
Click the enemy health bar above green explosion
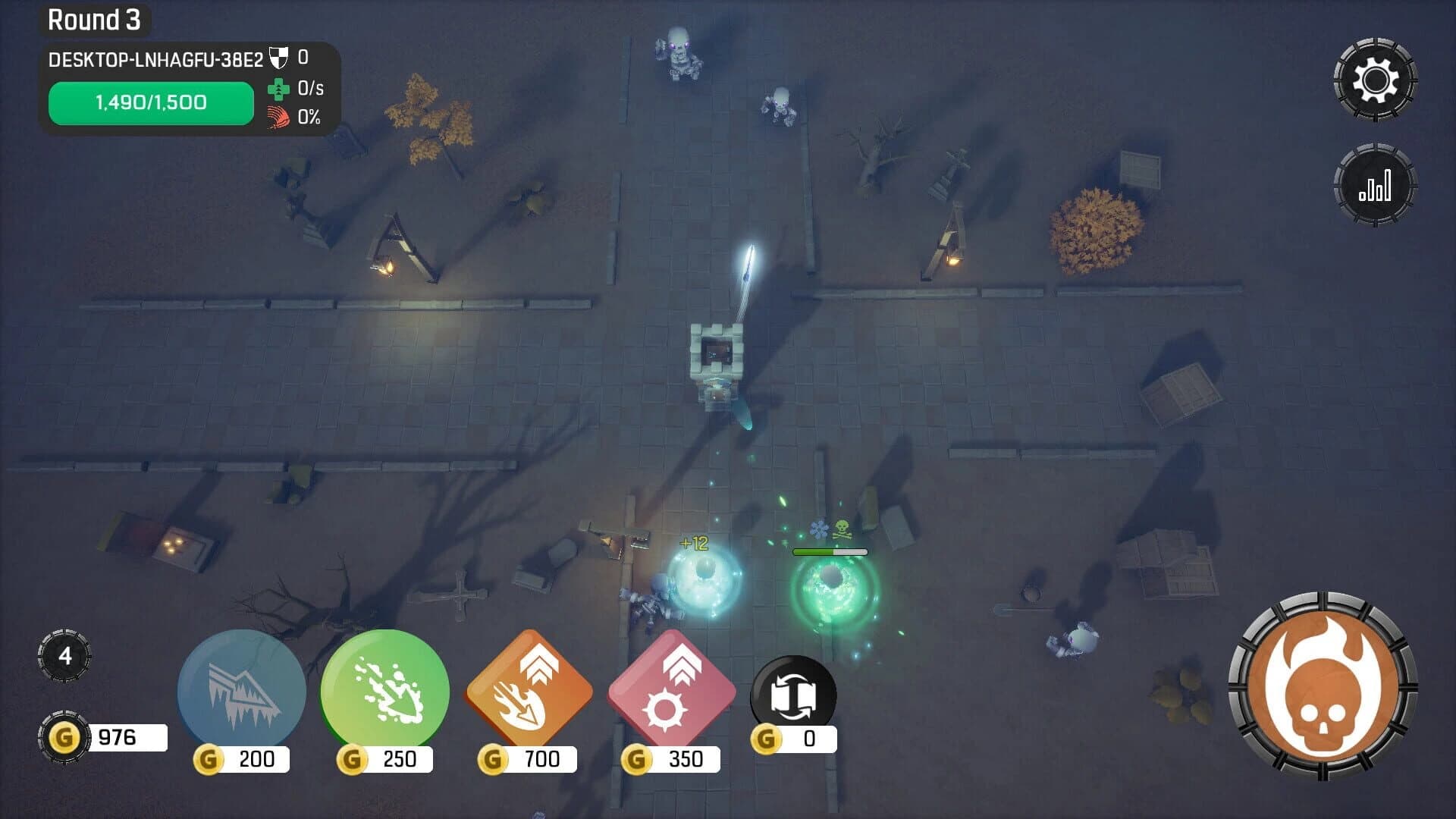[x=830, y=552]
